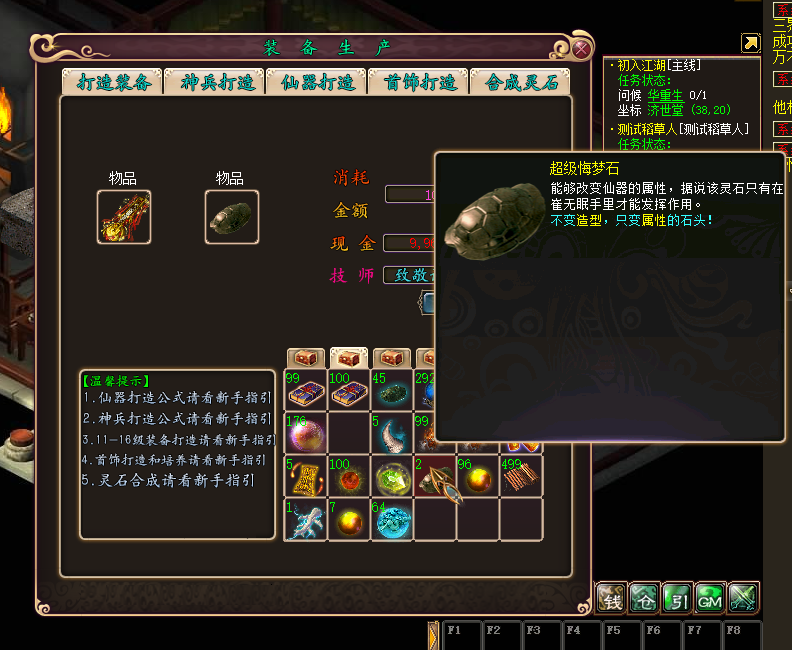Click the crossed swords icon
The height and width of the screenshot is (650, 792).
[743, 598]
